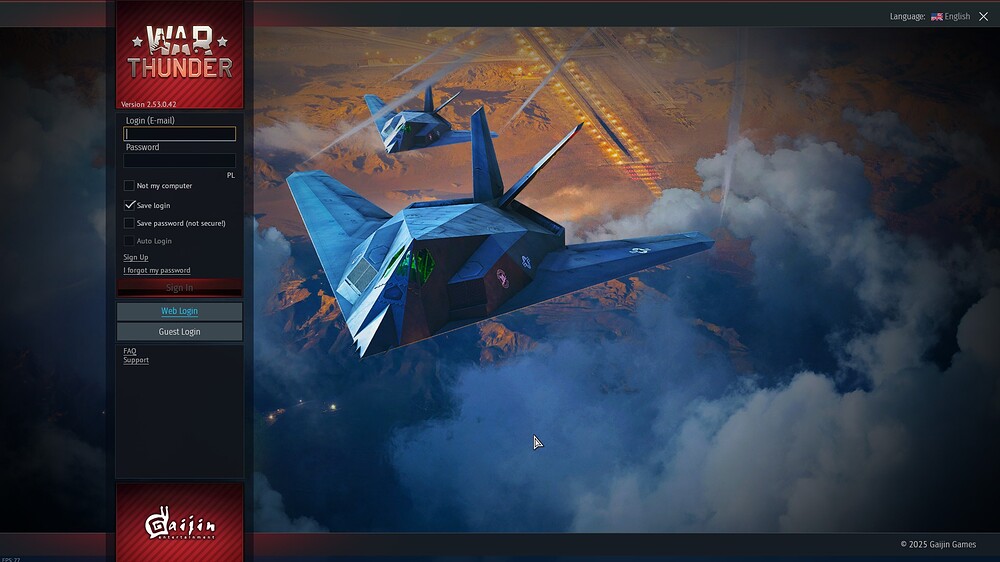Click into the Password field

coord(180,160)
